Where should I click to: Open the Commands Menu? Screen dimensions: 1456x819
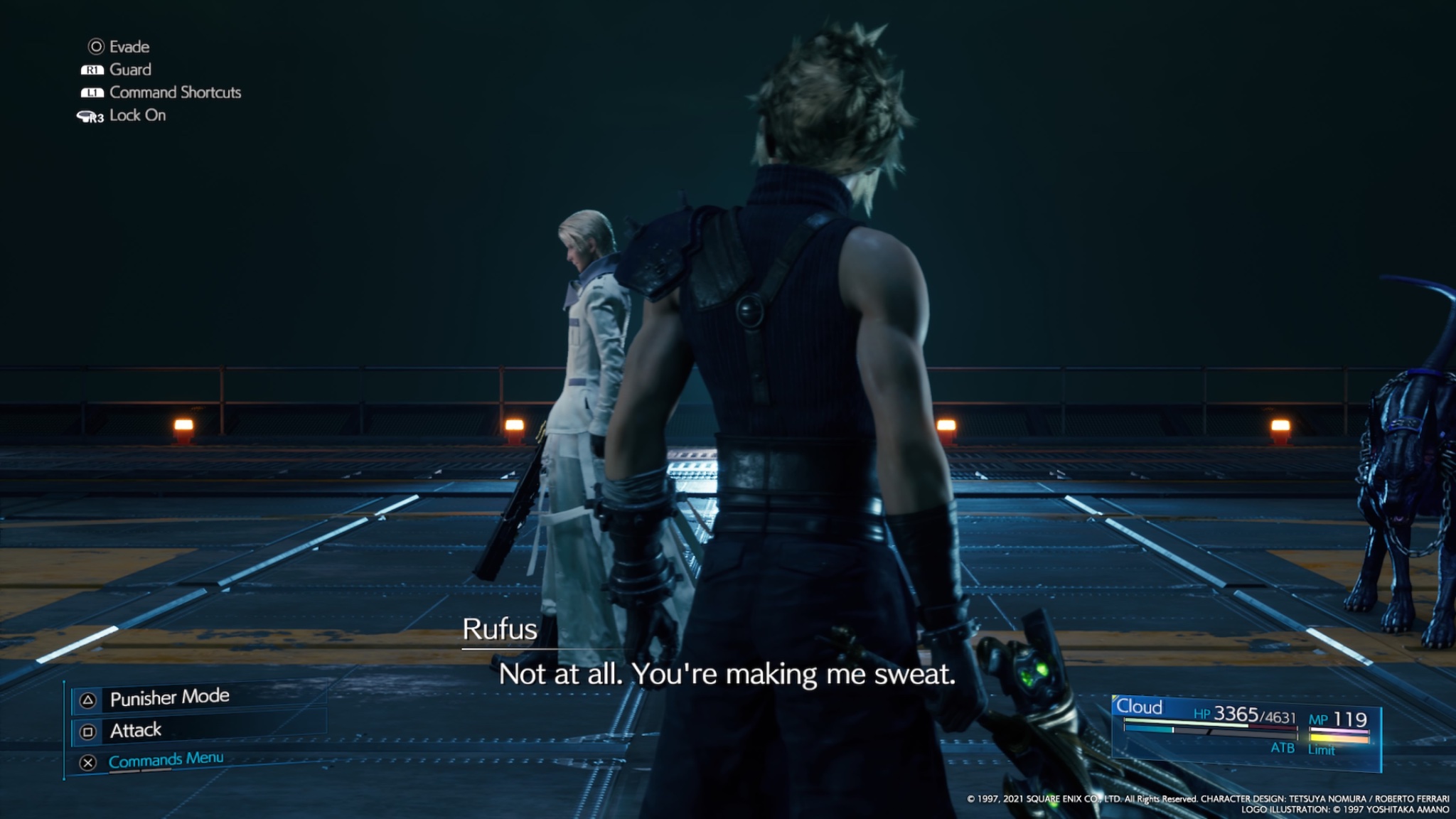pyautogui.click(x=165, y=760)
